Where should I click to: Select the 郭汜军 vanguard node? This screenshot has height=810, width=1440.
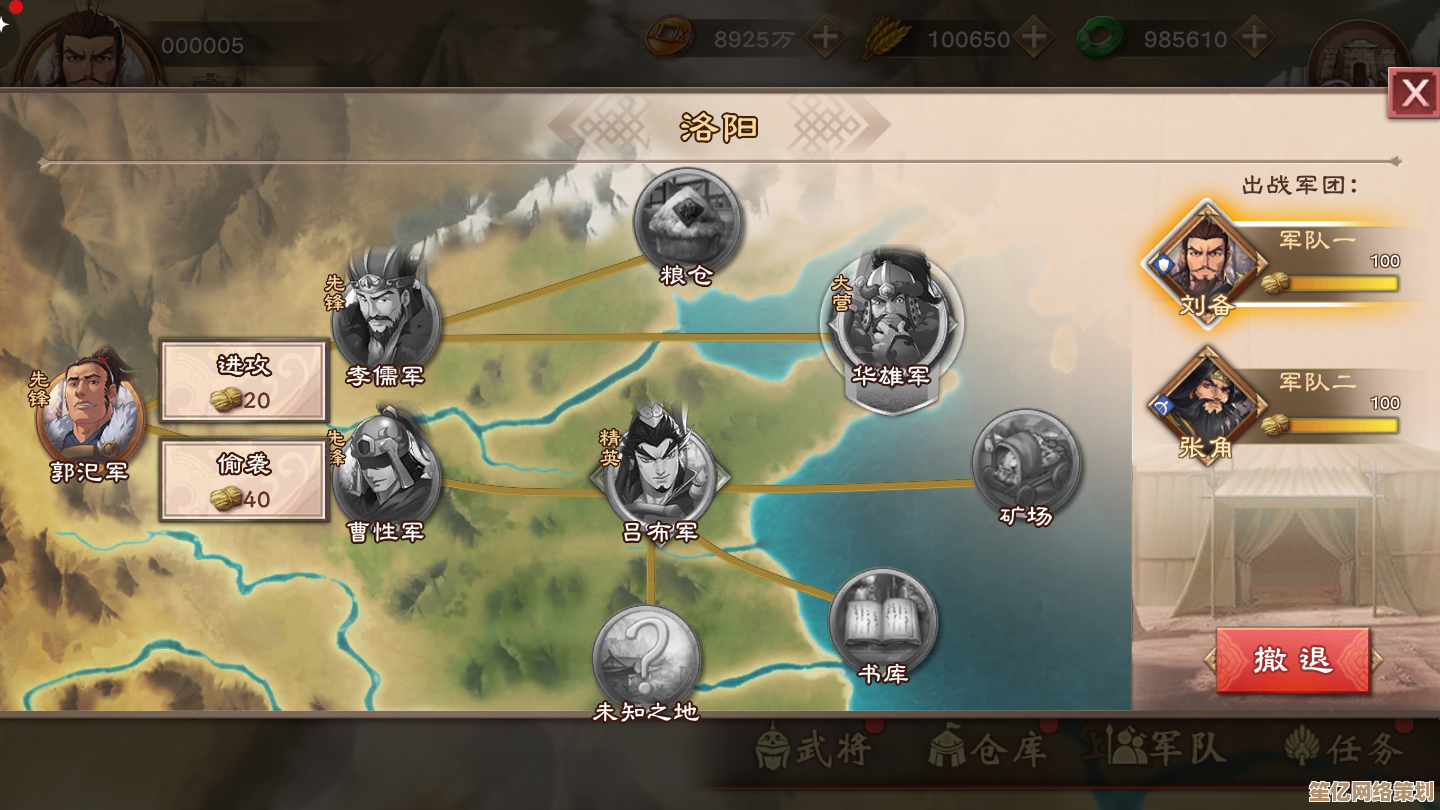point(88,412)
